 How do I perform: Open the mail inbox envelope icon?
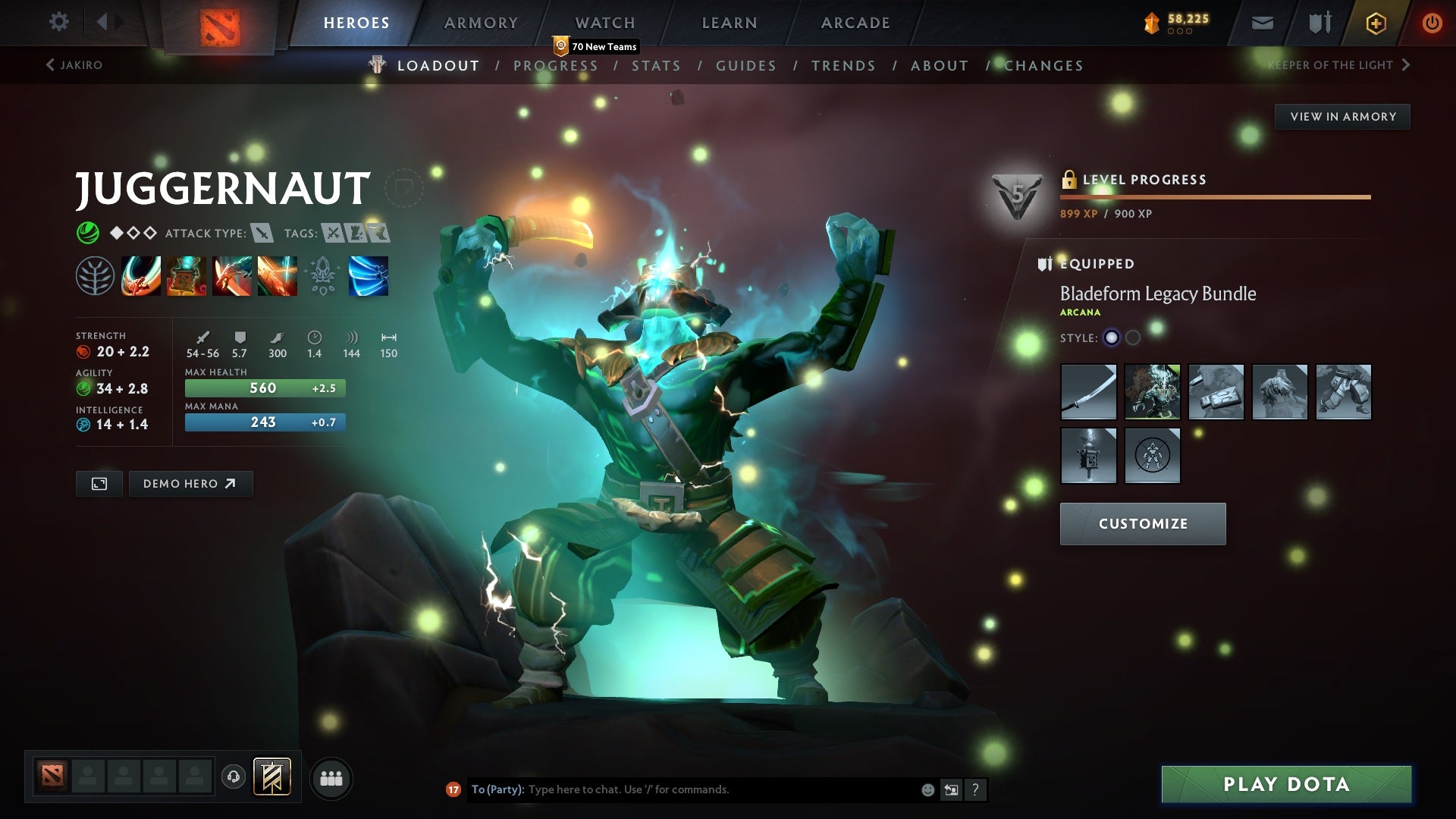click(x=1261, y=23)
